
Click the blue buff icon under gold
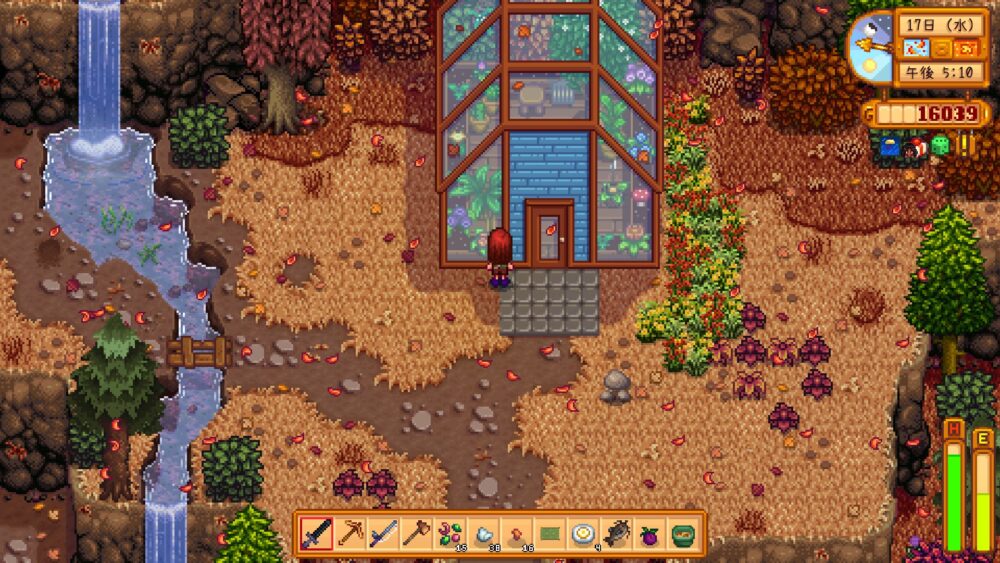890,148
